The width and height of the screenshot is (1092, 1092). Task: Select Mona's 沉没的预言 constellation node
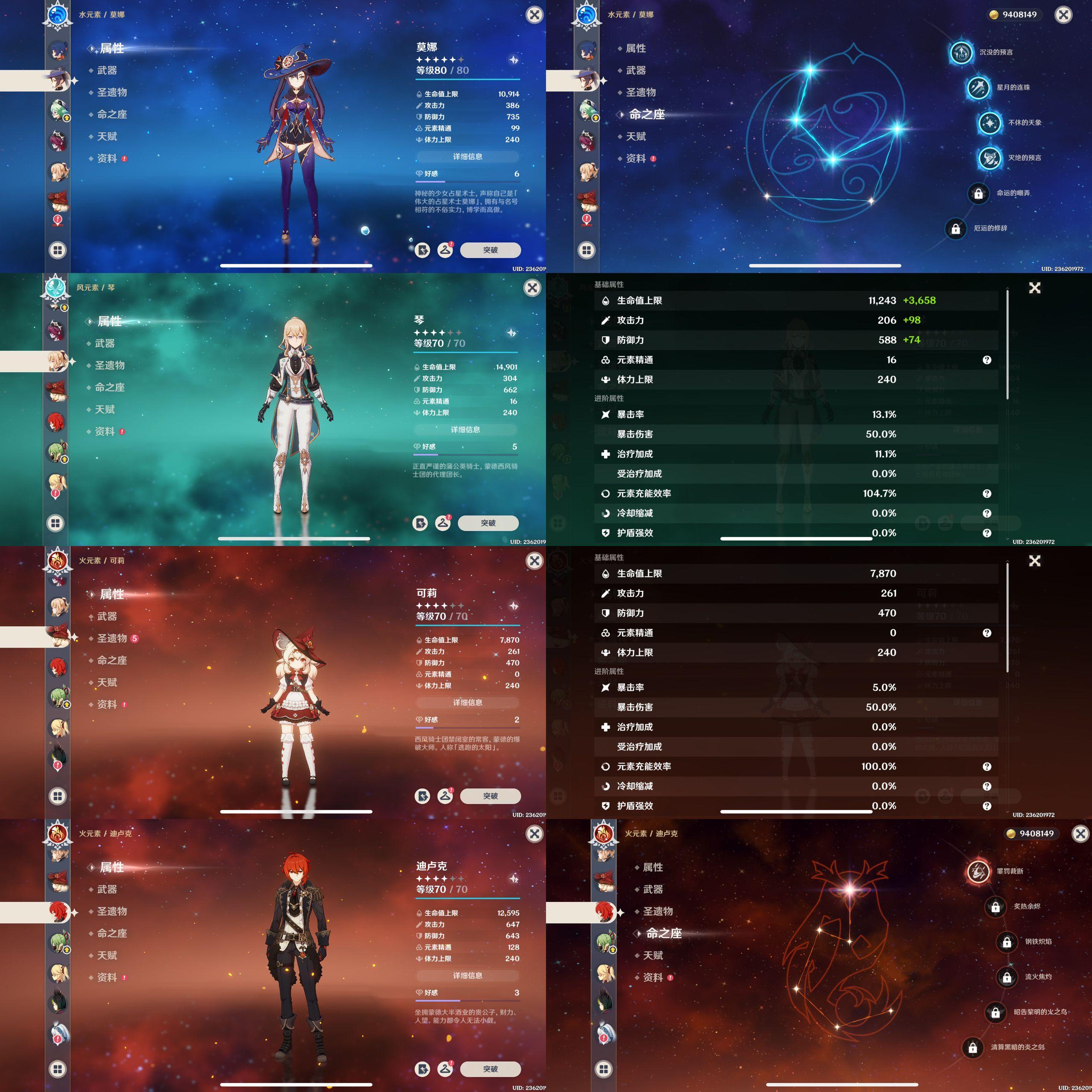[x=961, y=53]
